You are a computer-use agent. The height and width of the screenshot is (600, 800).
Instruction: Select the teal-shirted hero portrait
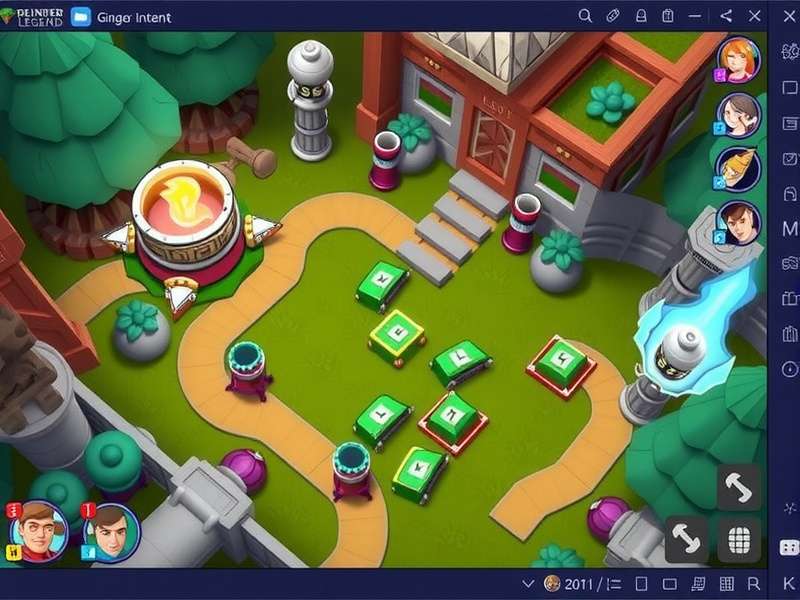[x=111, y=531]
